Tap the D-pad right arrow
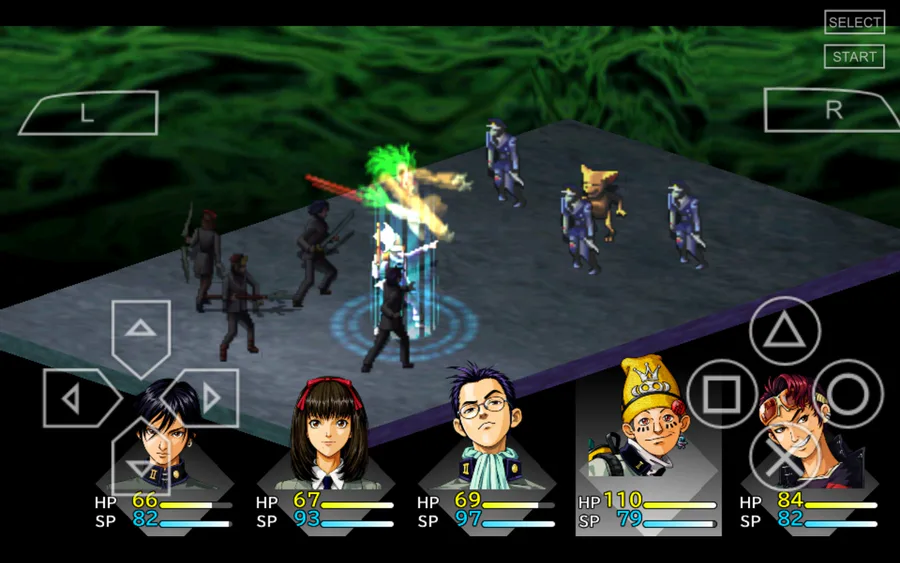The width and height of the screenshot is (900, 563). pyautogui.click(x=208, y=398)
